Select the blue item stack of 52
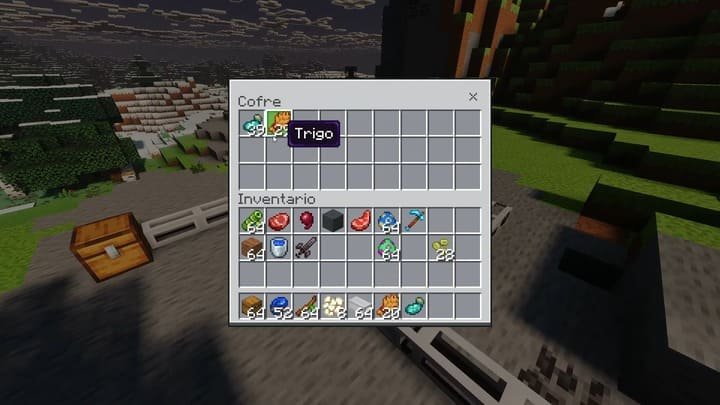The width and height of the screenshot is (720, 405). tap(278, 307)
